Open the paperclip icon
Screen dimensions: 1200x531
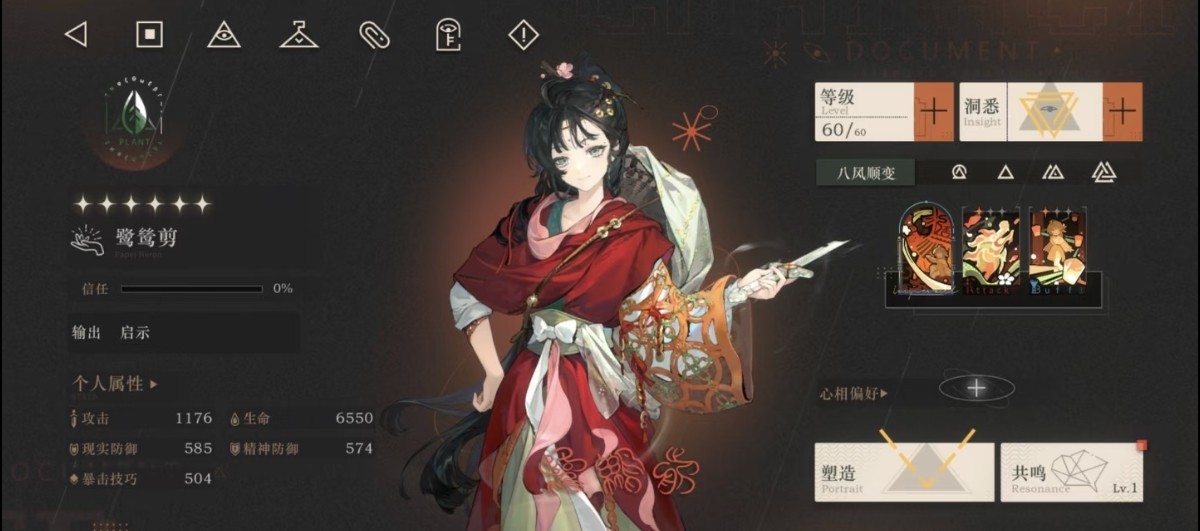373,35
